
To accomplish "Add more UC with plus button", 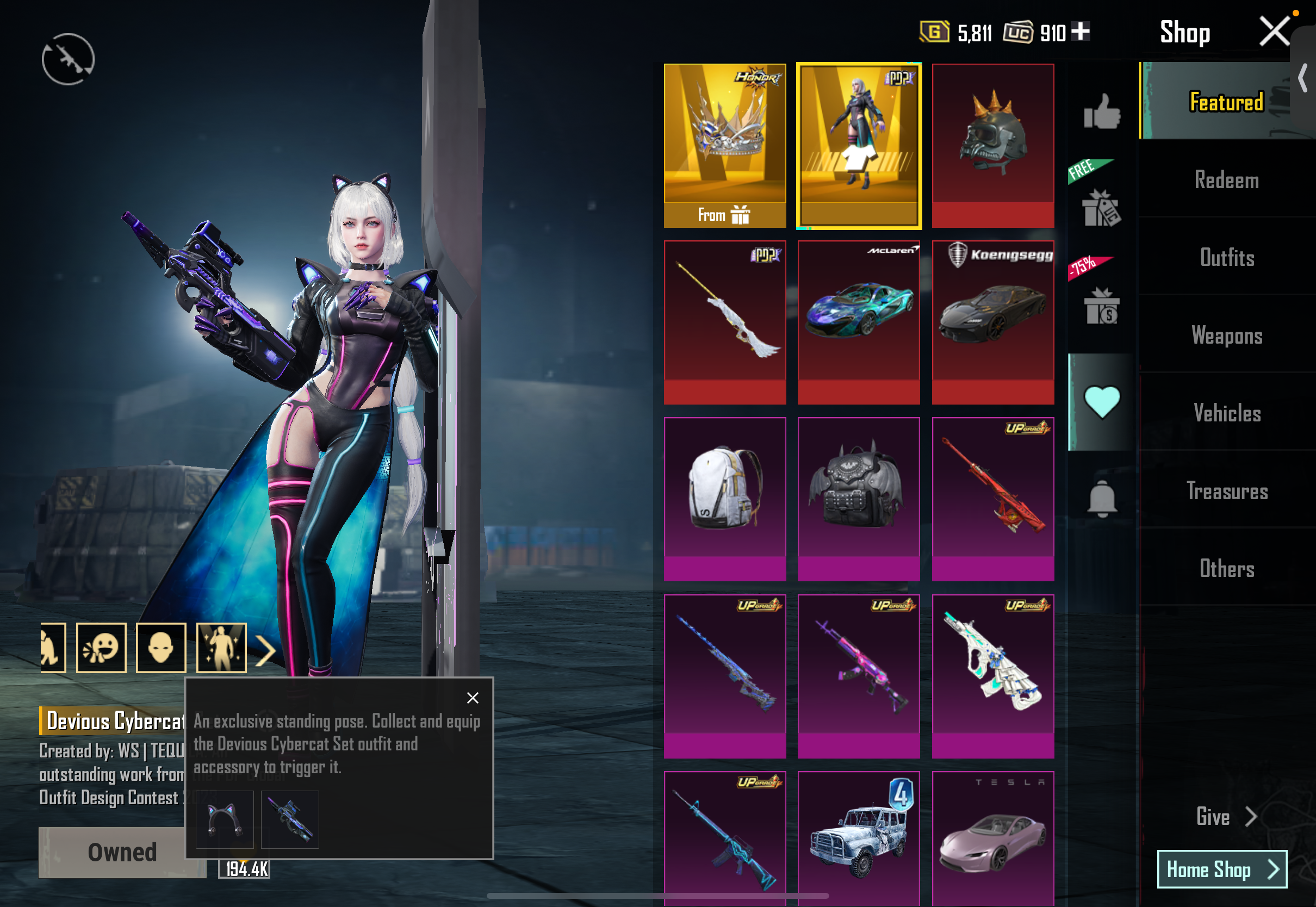I will coord(1080,31).
